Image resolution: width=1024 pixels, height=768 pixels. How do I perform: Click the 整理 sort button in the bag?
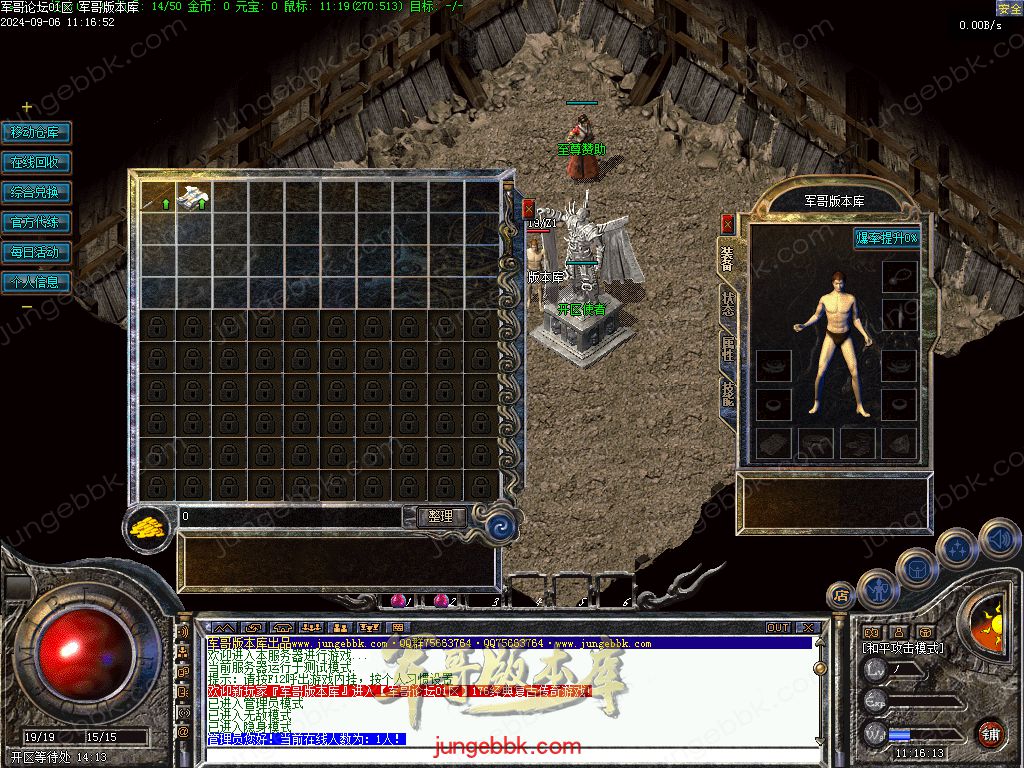pos(440,517)
